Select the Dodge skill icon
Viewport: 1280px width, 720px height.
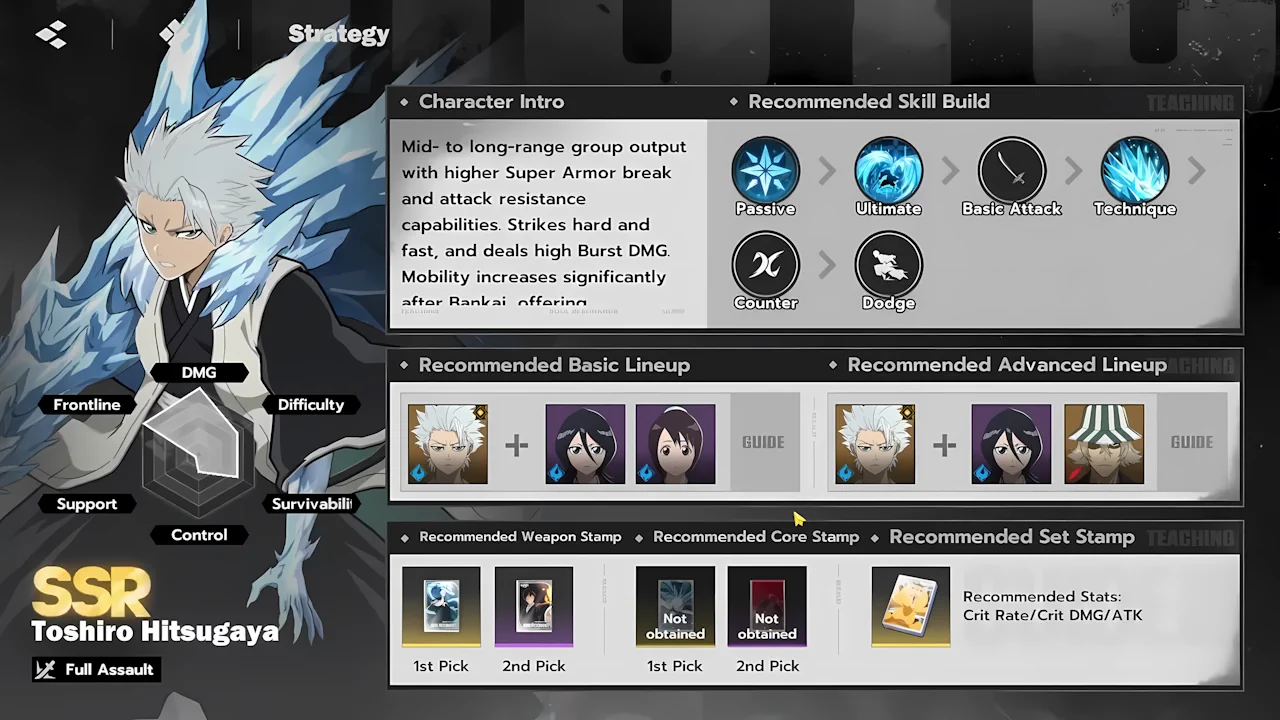coord(888,265)
